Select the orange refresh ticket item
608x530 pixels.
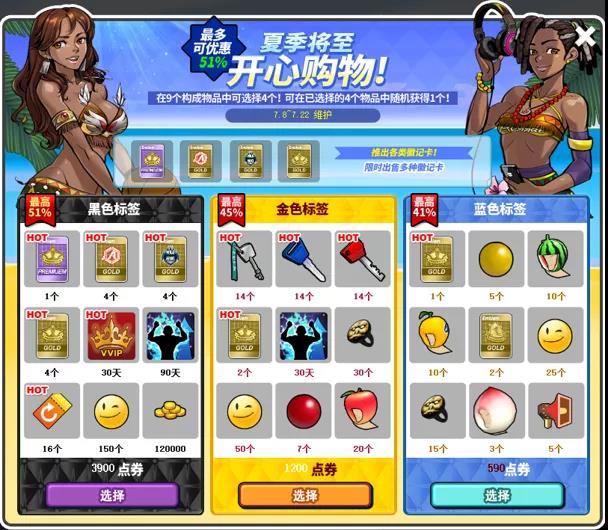pos(53,410)
